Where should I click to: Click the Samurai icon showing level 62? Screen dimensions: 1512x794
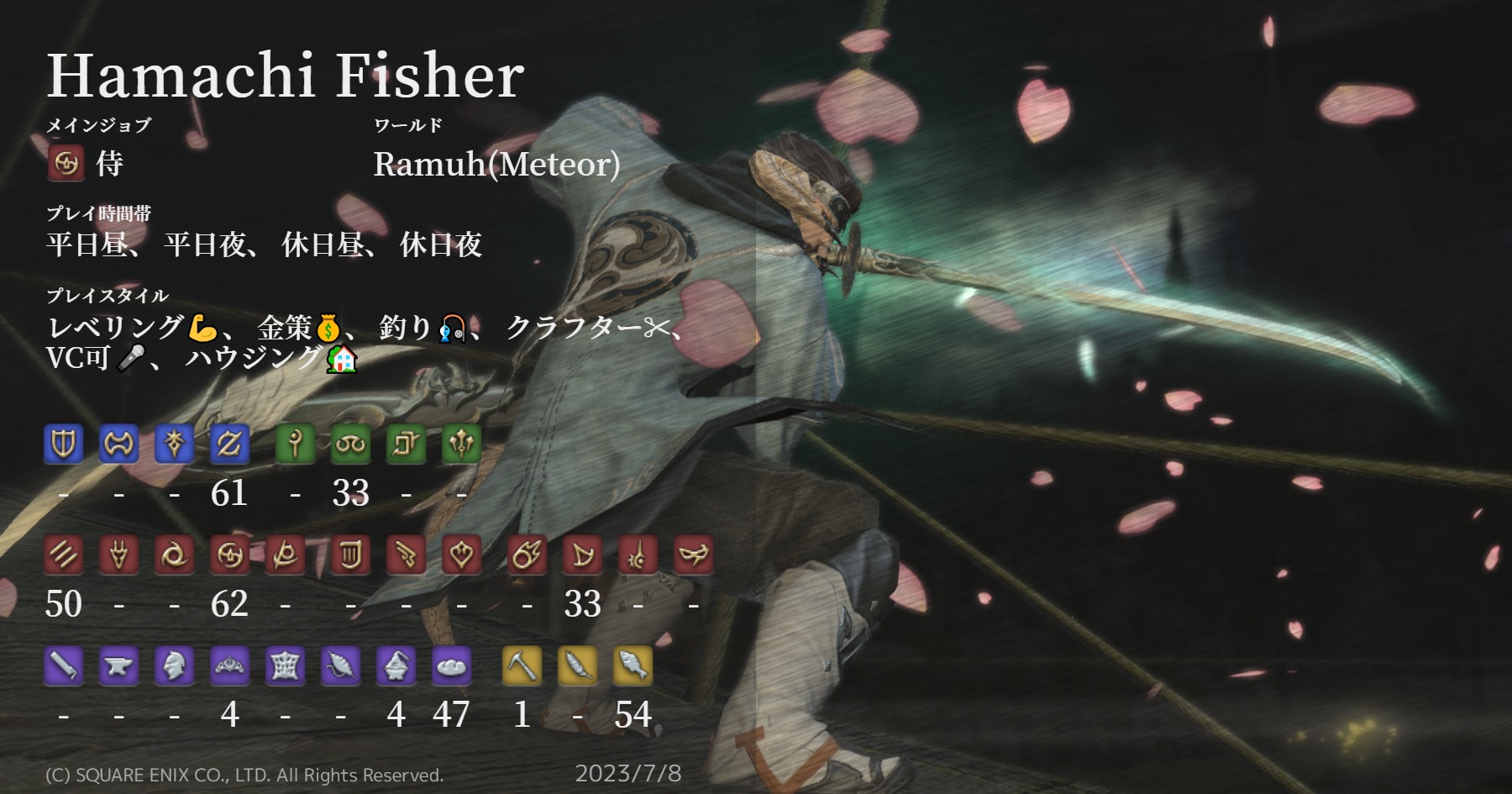coord(229,555)
